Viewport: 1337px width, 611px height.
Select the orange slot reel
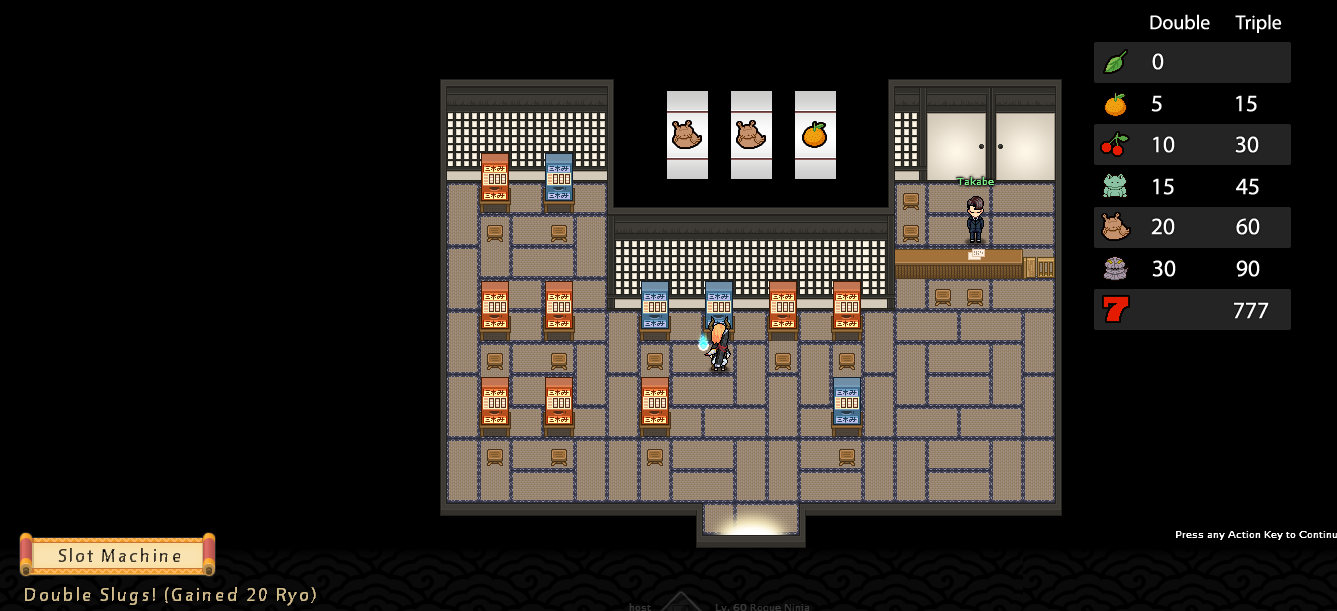pos(815,135)
